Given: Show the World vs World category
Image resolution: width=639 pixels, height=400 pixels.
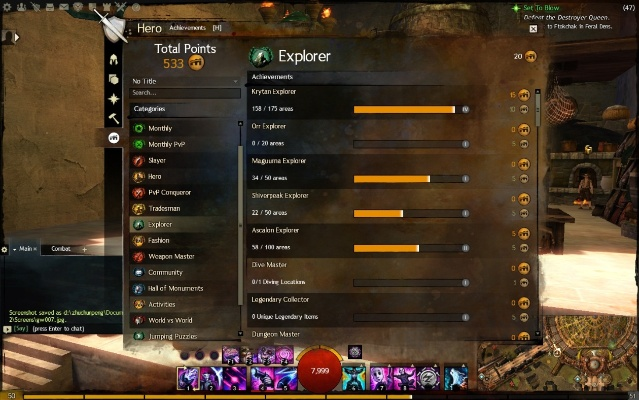Looking at the screenshot, I should tap(172, 320).
